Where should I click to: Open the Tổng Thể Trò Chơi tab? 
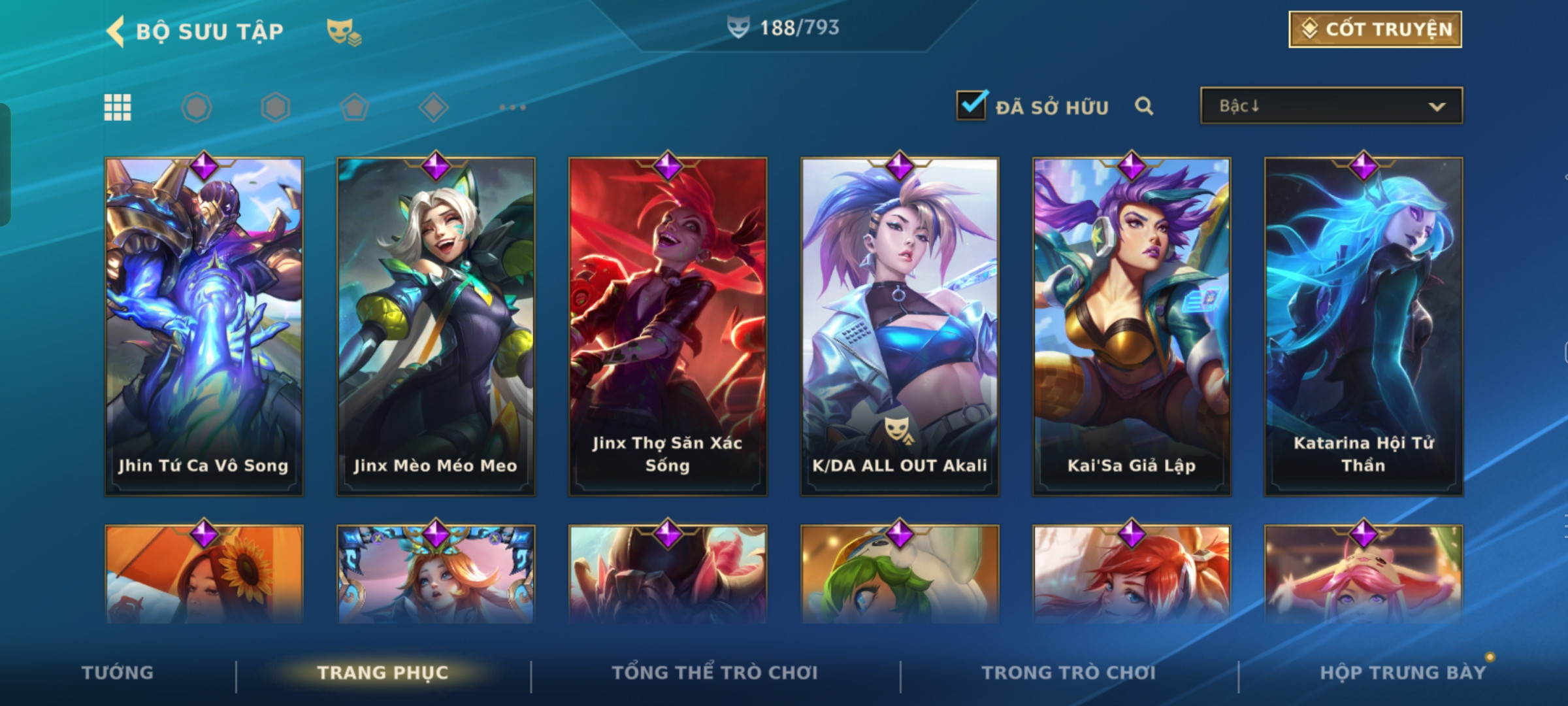click(714, 673)
